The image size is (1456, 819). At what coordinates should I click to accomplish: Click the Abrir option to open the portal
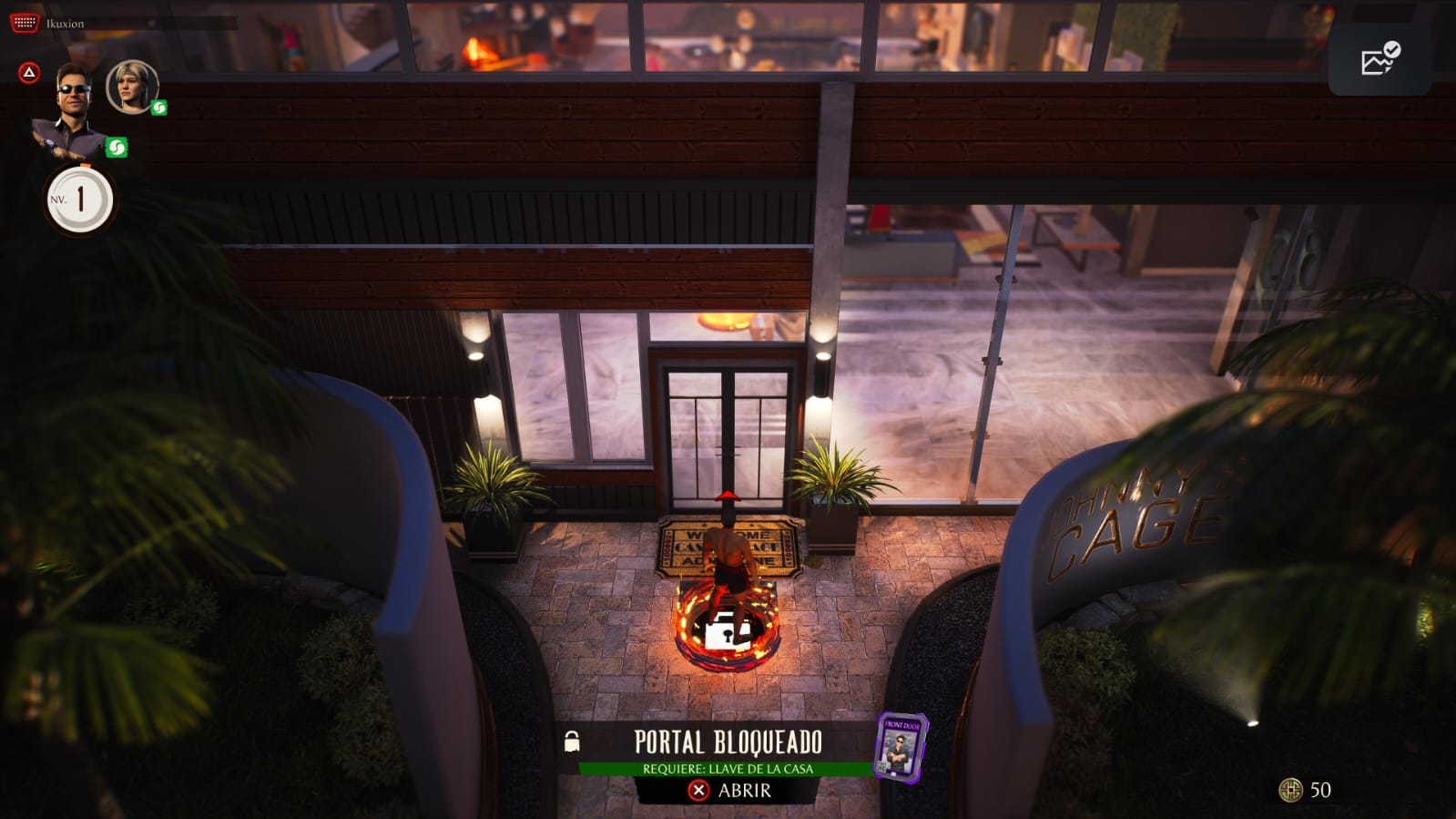pos(729,791)
